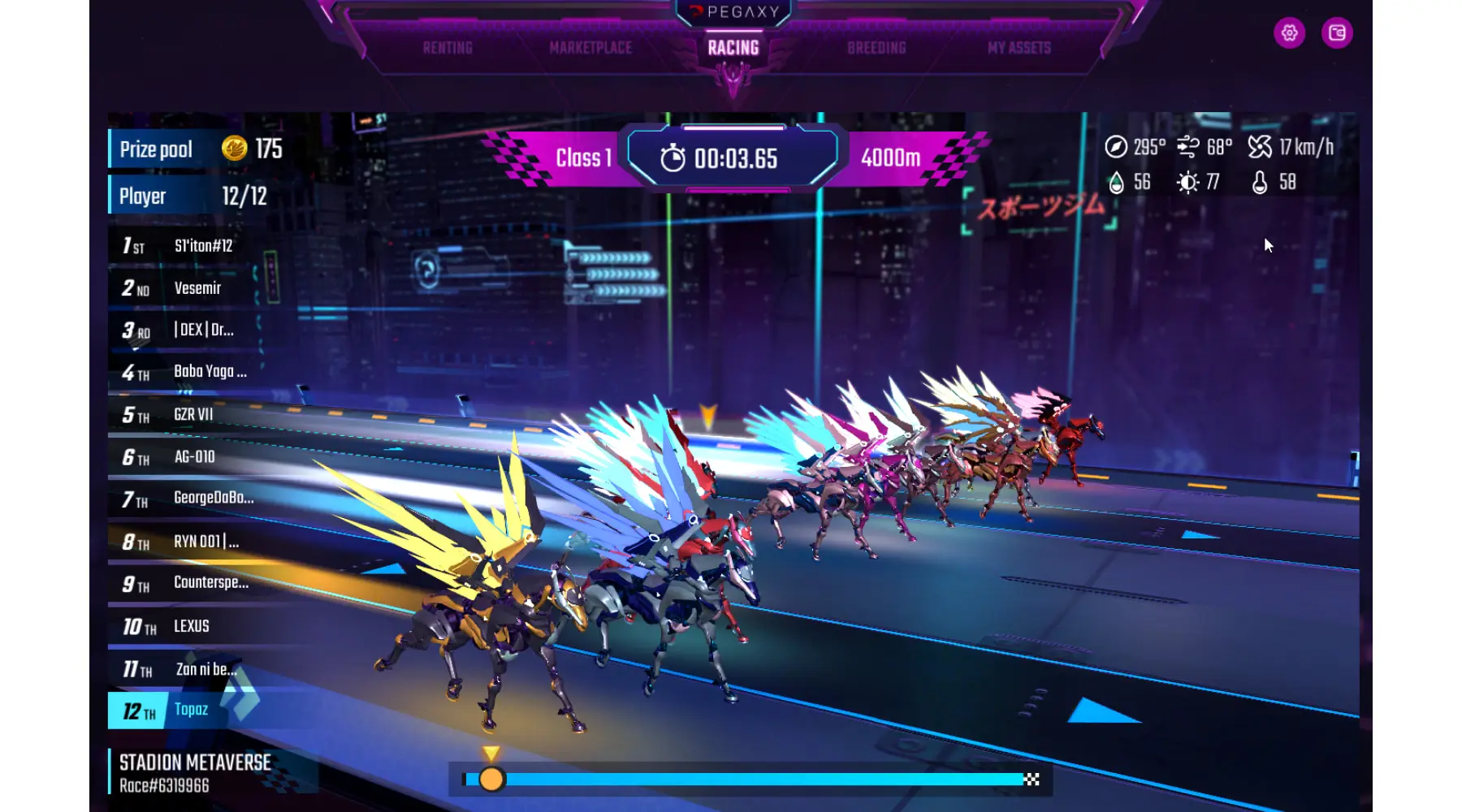Click the race progress bar's orange marker
The image size is (1462, 812).
pos(491,780)
